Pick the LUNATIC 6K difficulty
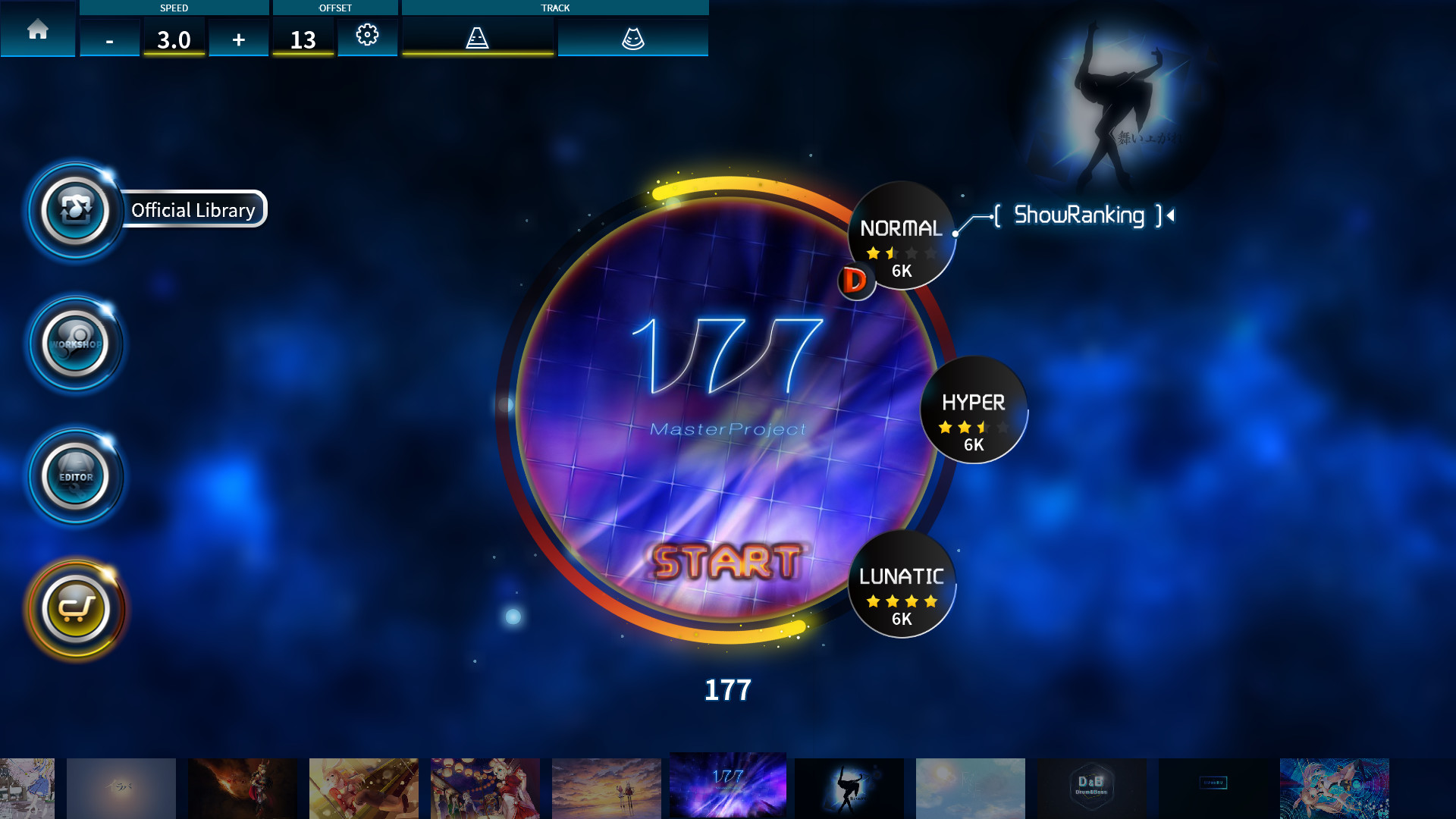This screenshot has height=819, width=1456. (x=901, y=588)
